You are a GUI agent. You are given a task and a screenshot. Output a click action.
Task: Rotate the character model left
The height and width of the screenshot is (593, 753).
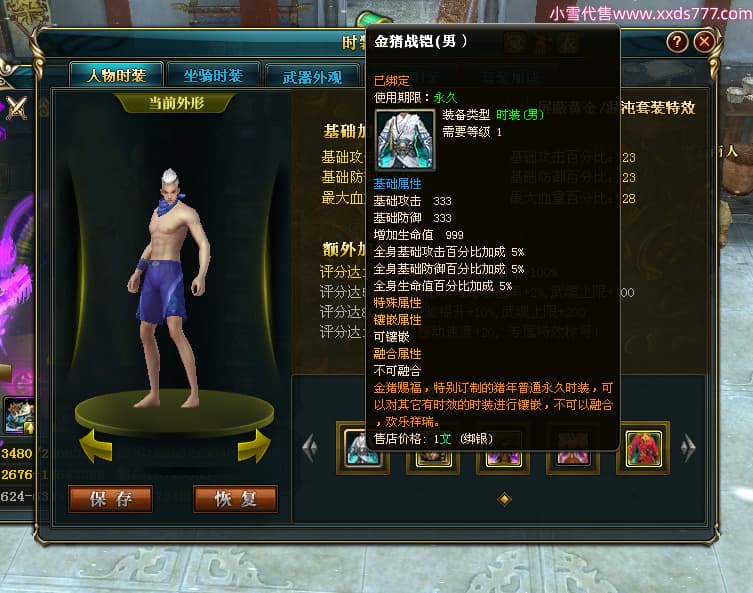[x=95, y=446]
